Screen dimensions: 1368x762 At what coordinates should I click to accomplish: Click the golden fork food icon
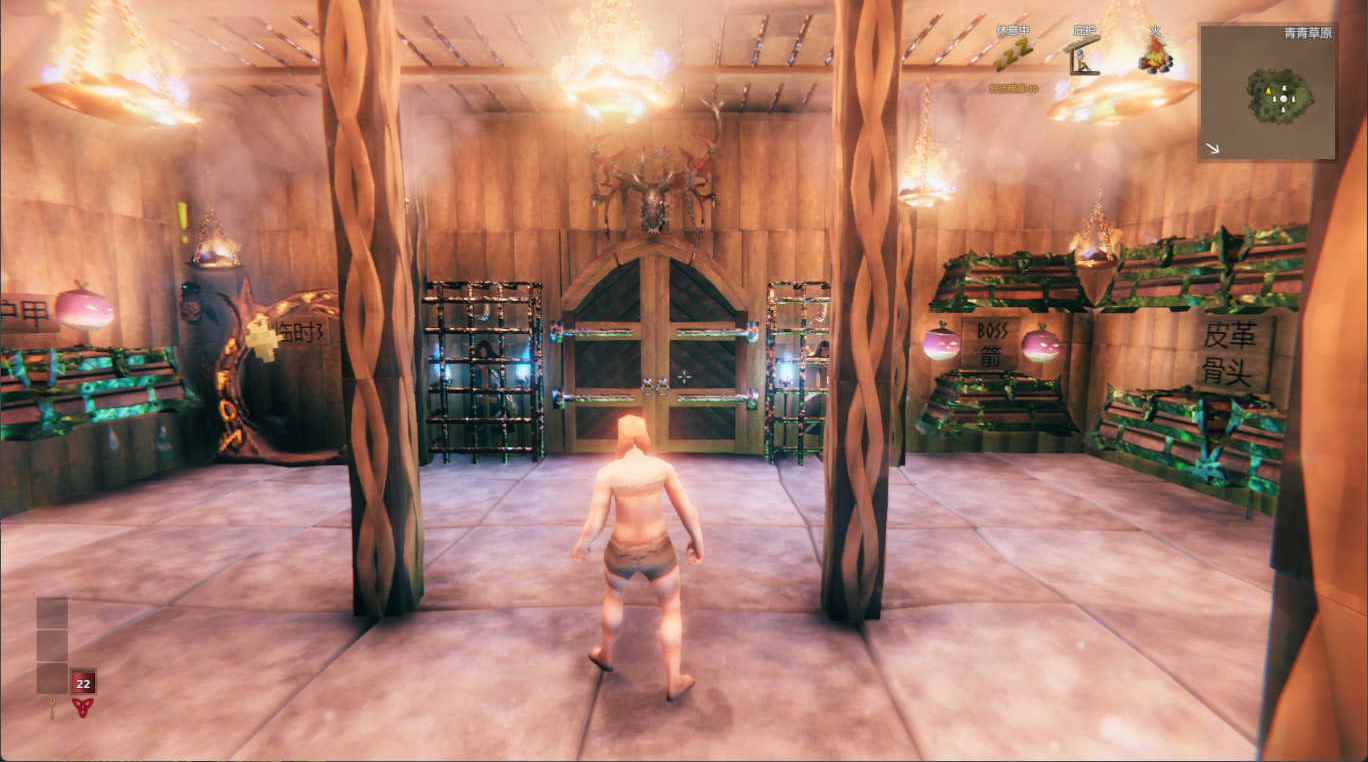52,709
